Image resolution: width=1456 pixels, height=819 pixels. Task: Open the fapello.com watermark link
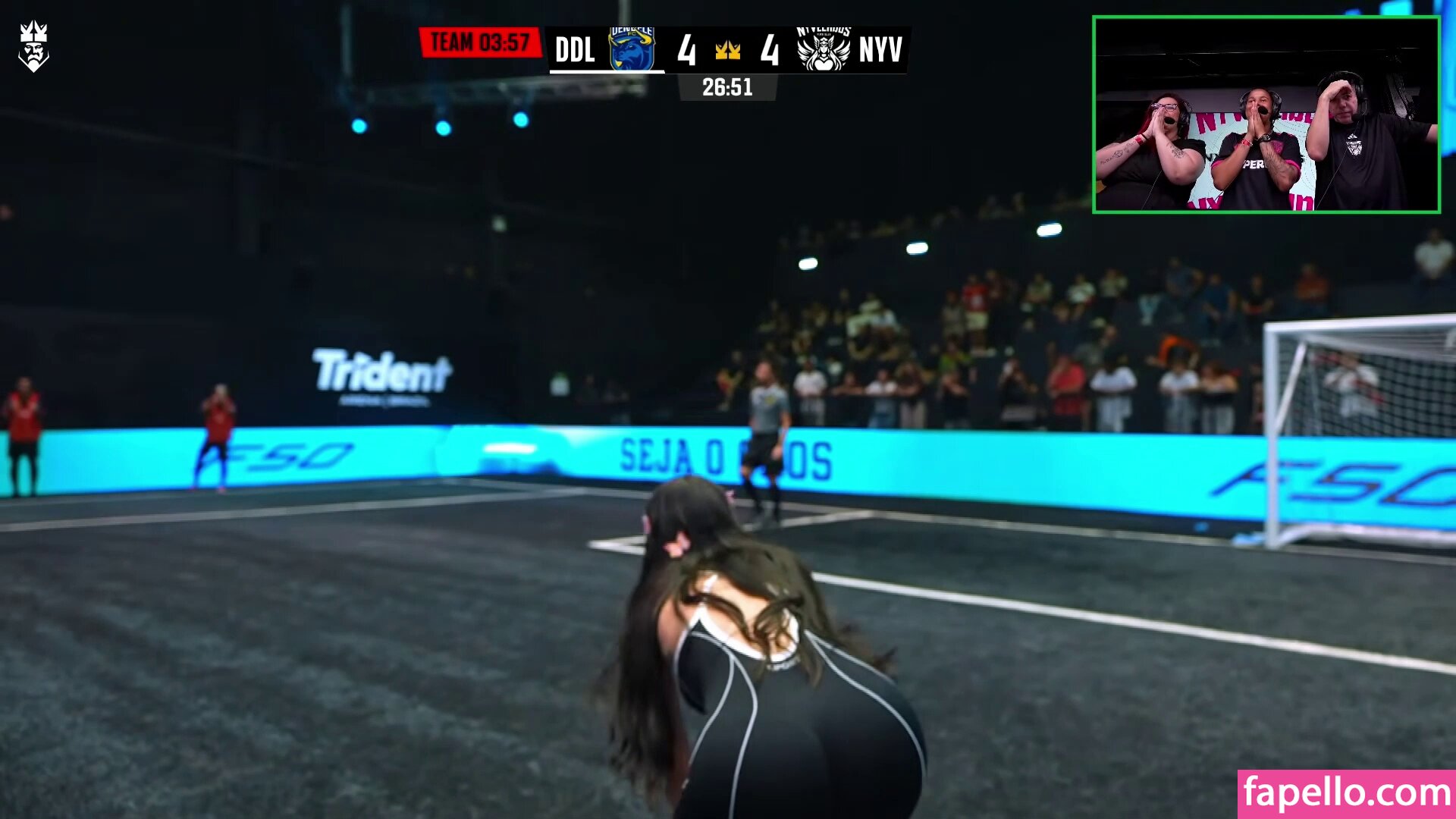(x=1346, y=793)
